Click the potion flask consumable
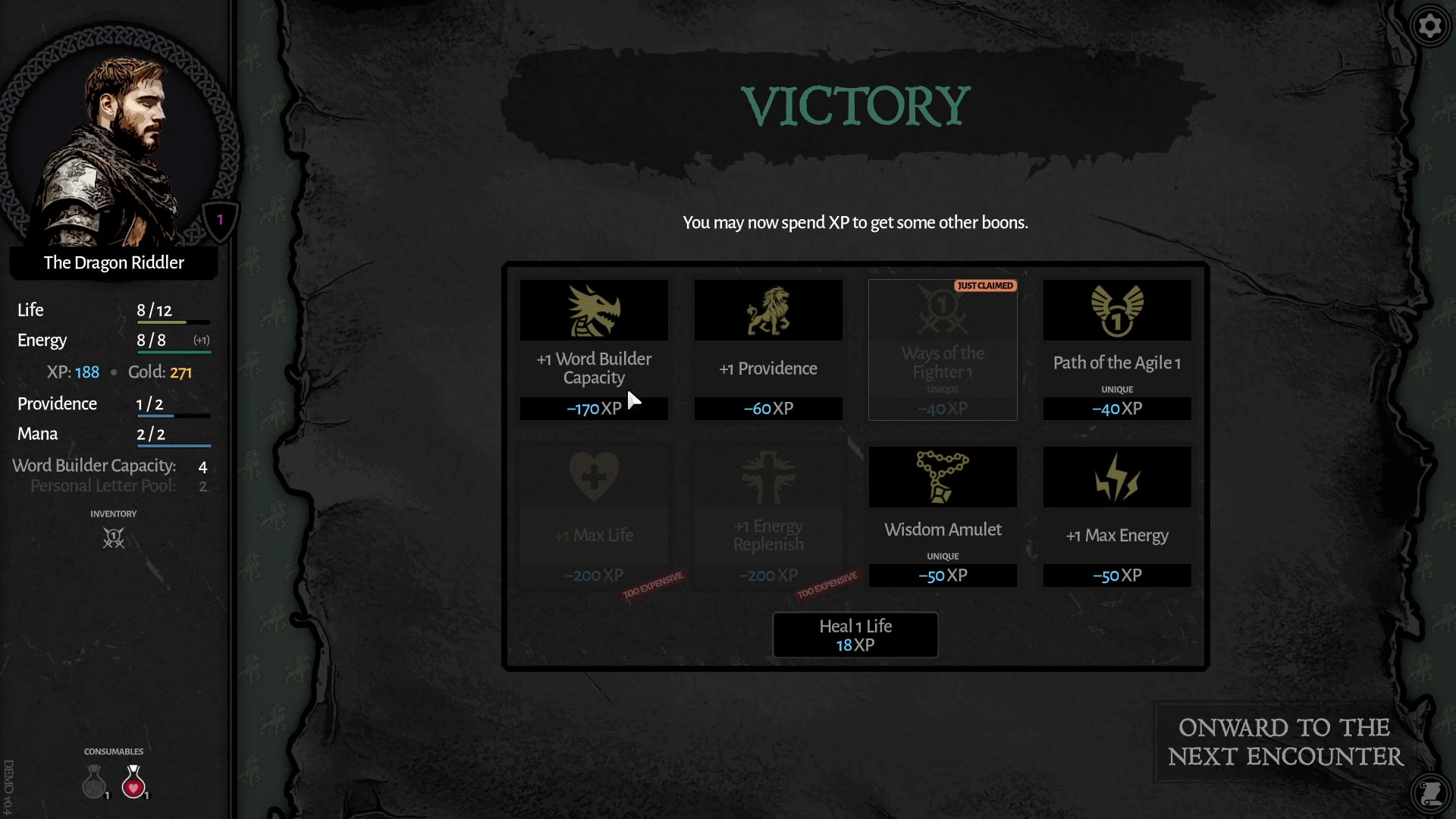 pos(94,783)
